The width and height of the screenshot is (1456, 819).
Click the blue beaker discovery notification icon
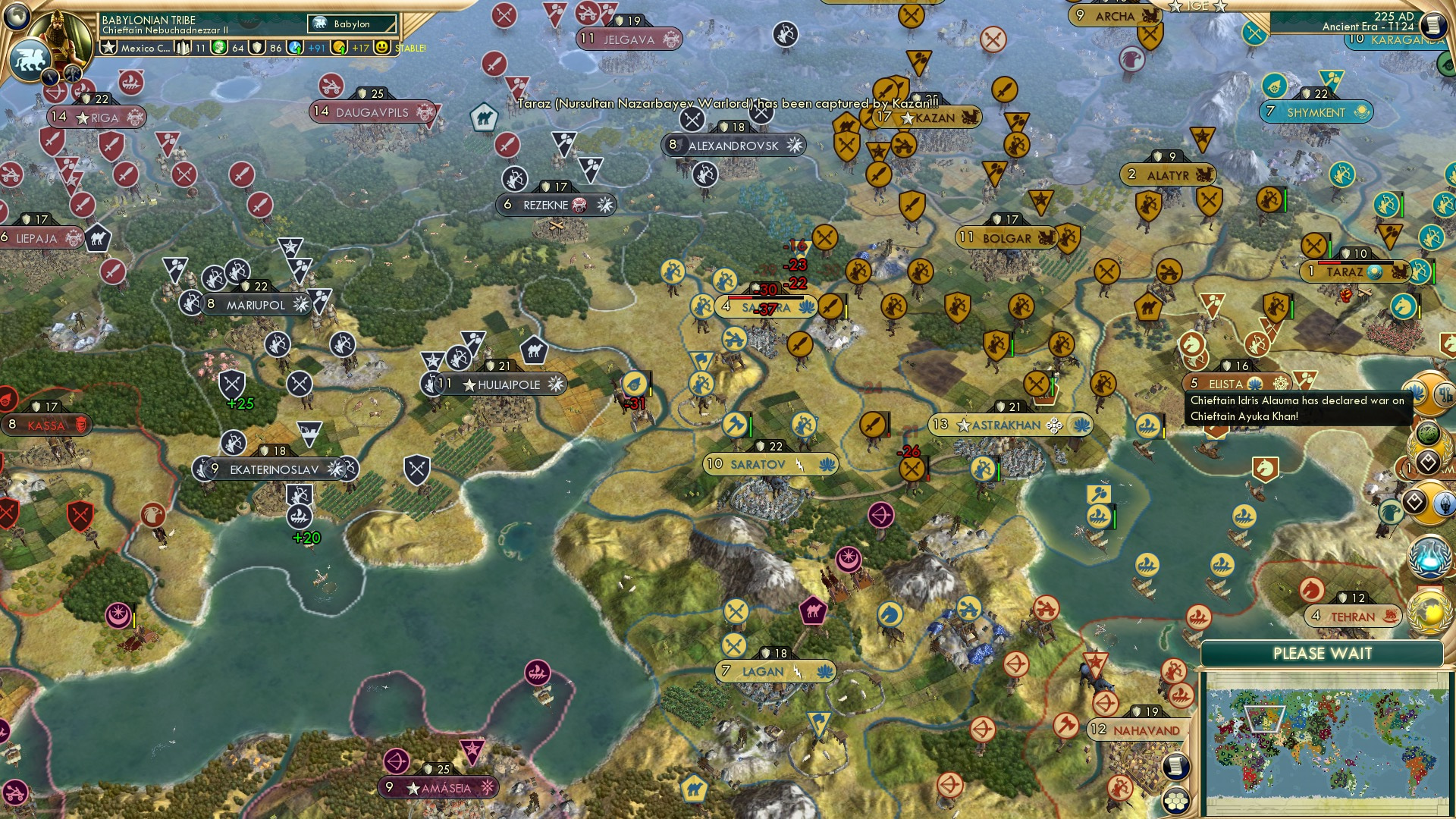point(1430,556)
